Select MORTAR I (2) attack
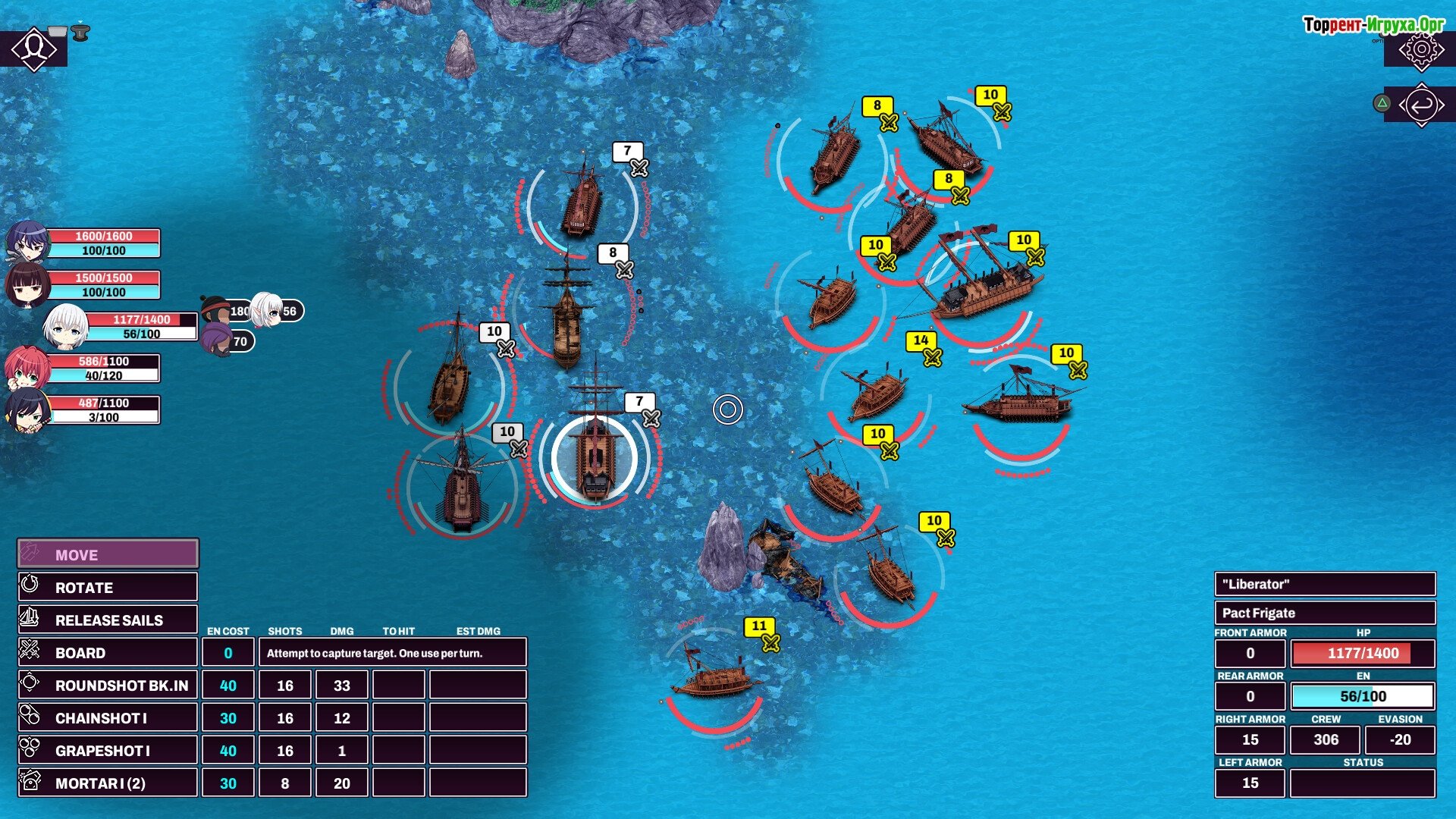This screenshot has width=1456, height=819. pyautogui.click(x=108, y=783)
